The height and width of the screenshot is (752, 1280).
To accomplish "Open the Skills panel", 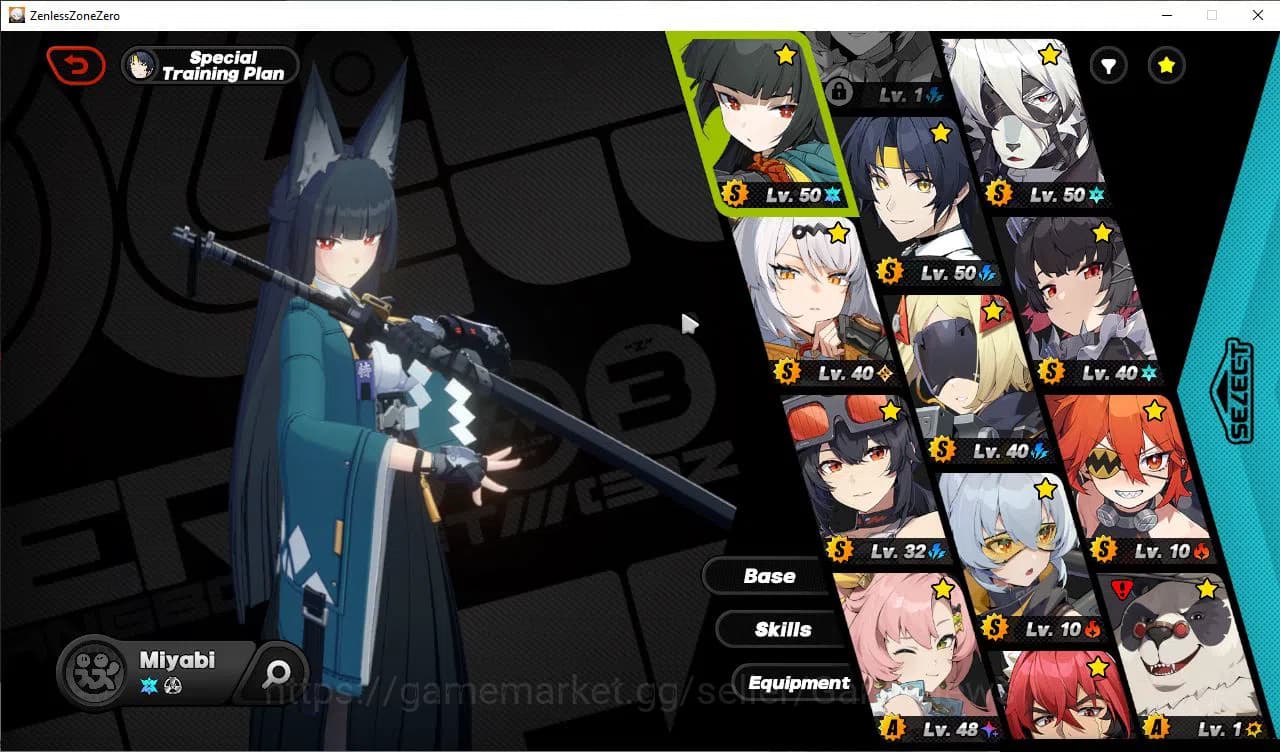I will point(781,629).
